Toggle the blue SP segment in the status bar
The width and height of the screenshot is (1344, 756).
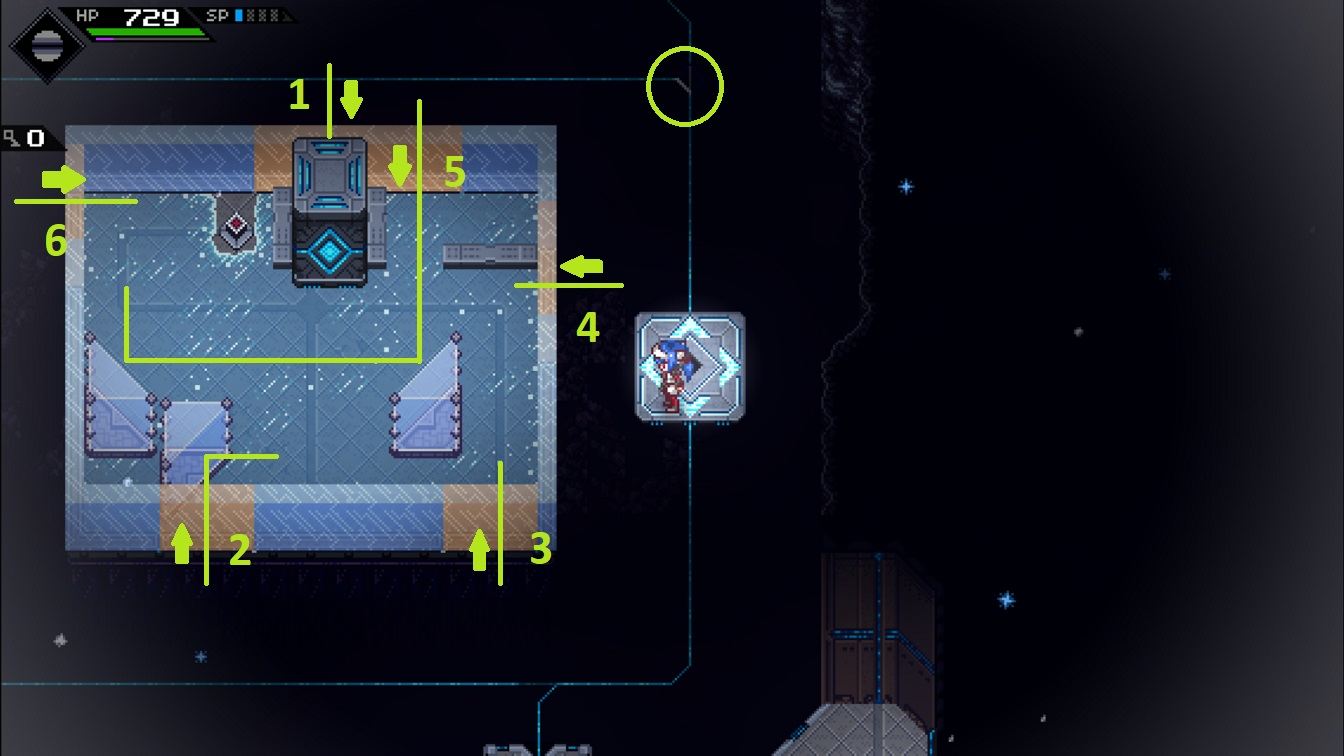(237, 14)
